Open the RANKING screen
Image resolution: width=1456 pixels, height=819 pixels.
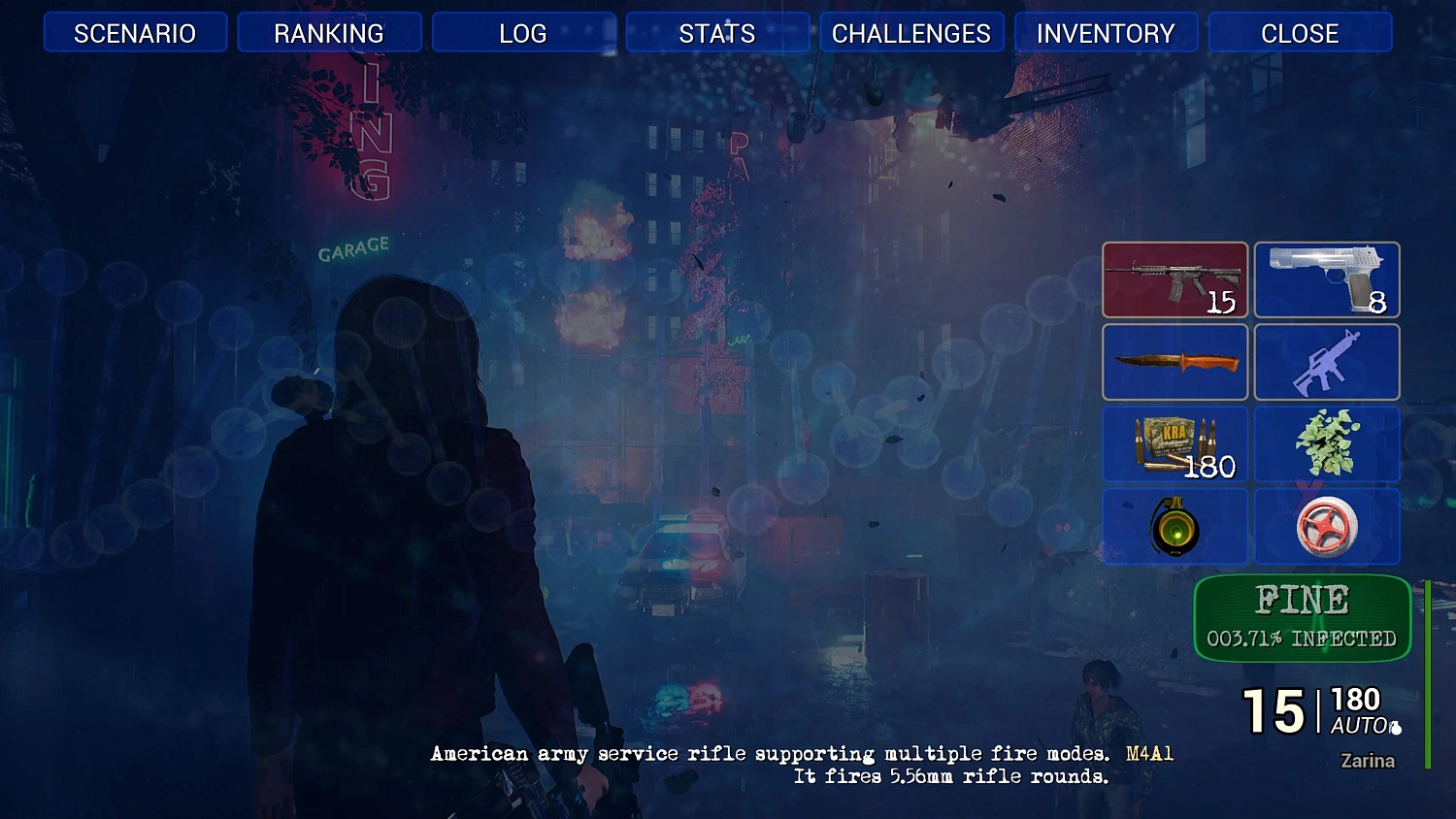[329, 32]
